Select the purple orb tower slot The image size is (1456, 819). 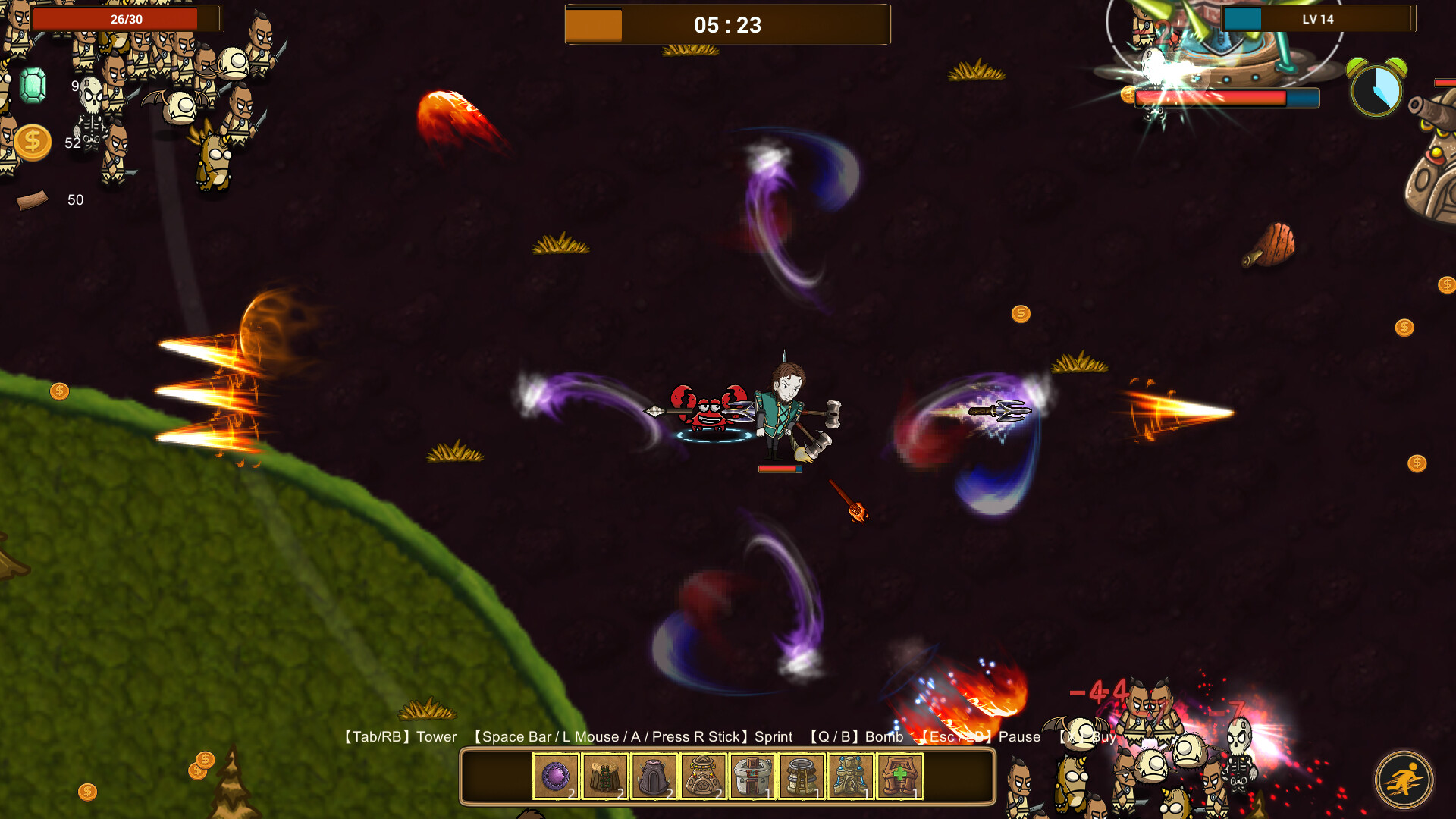pos(556,777)
